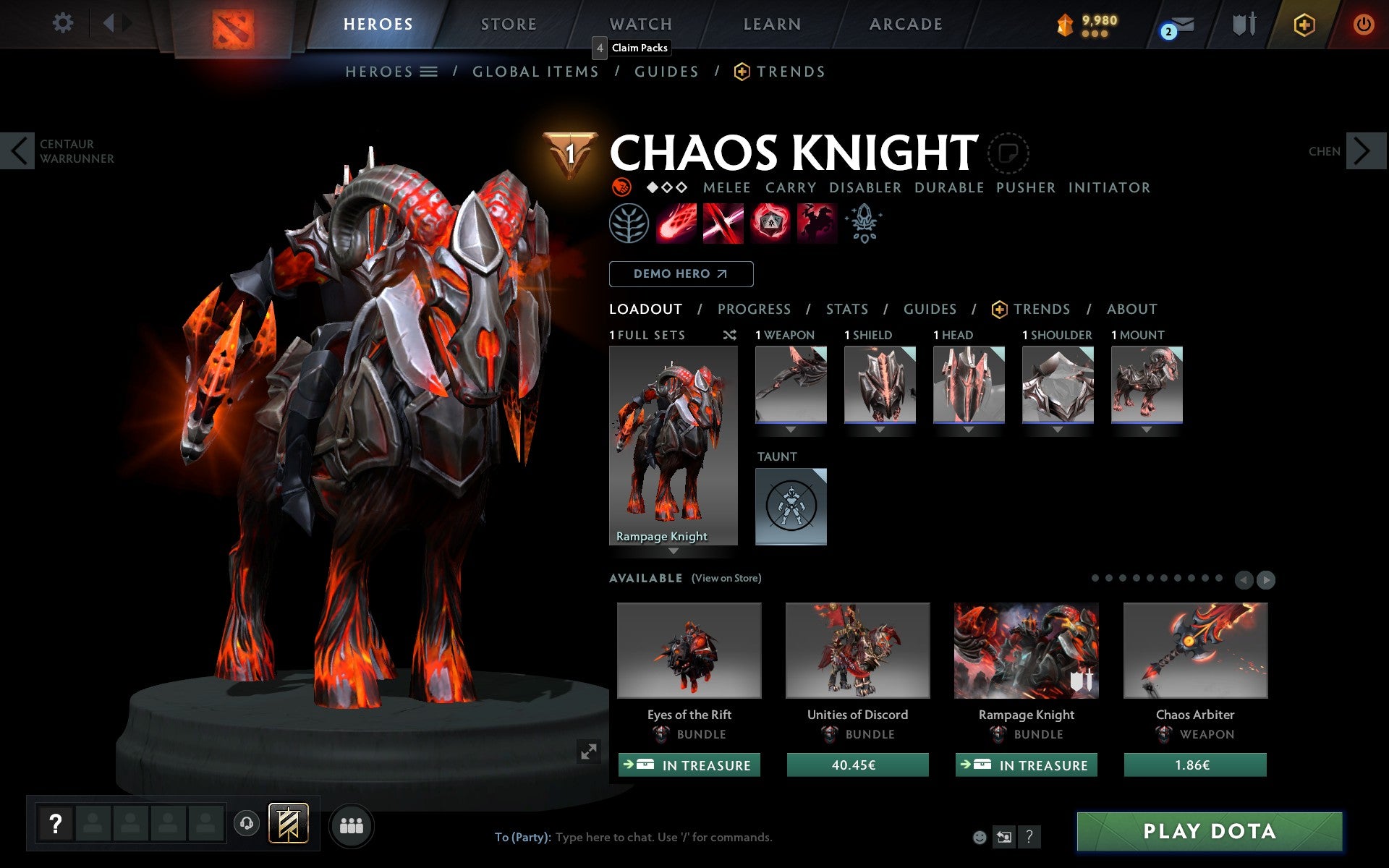Expand the Mount slot dropdown arrow
This screenshot has width=1389, height=868.
click(x=1146, y=428)
